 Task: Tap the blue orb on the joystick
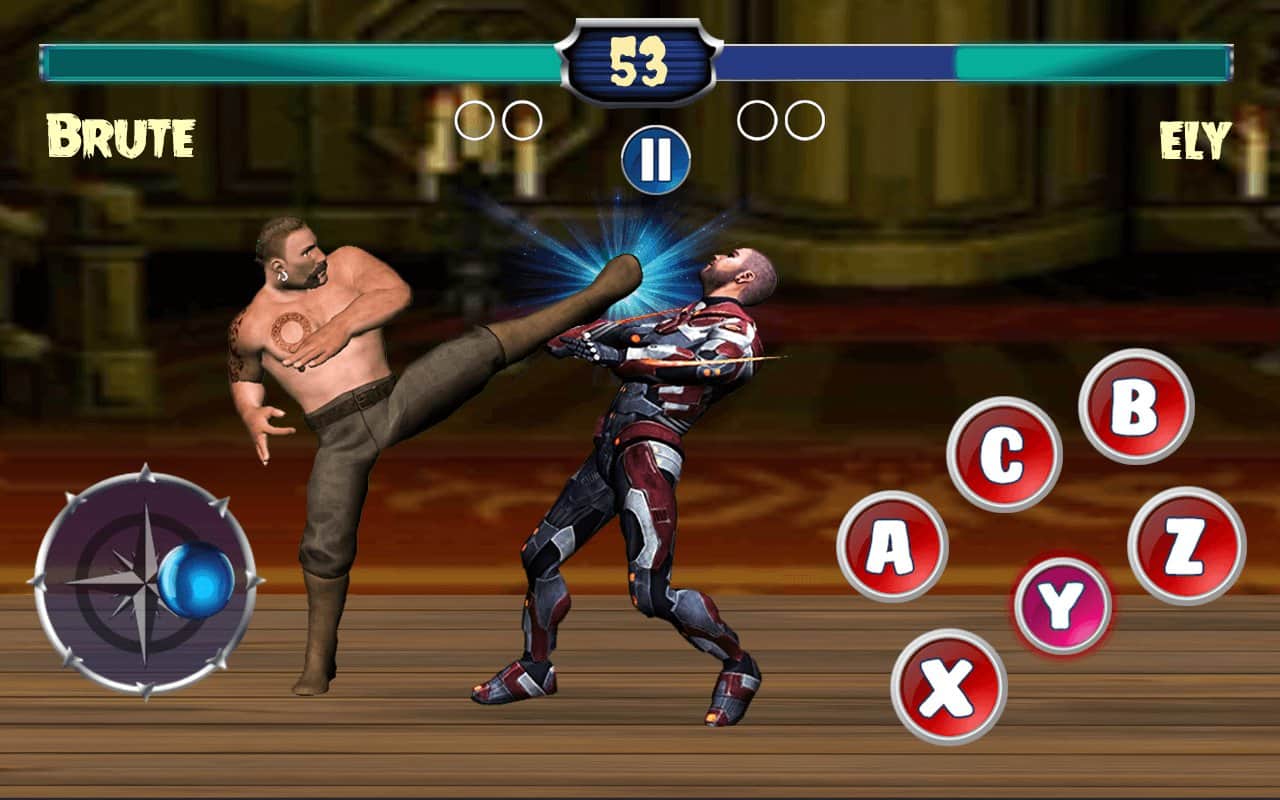coord(197,581)
